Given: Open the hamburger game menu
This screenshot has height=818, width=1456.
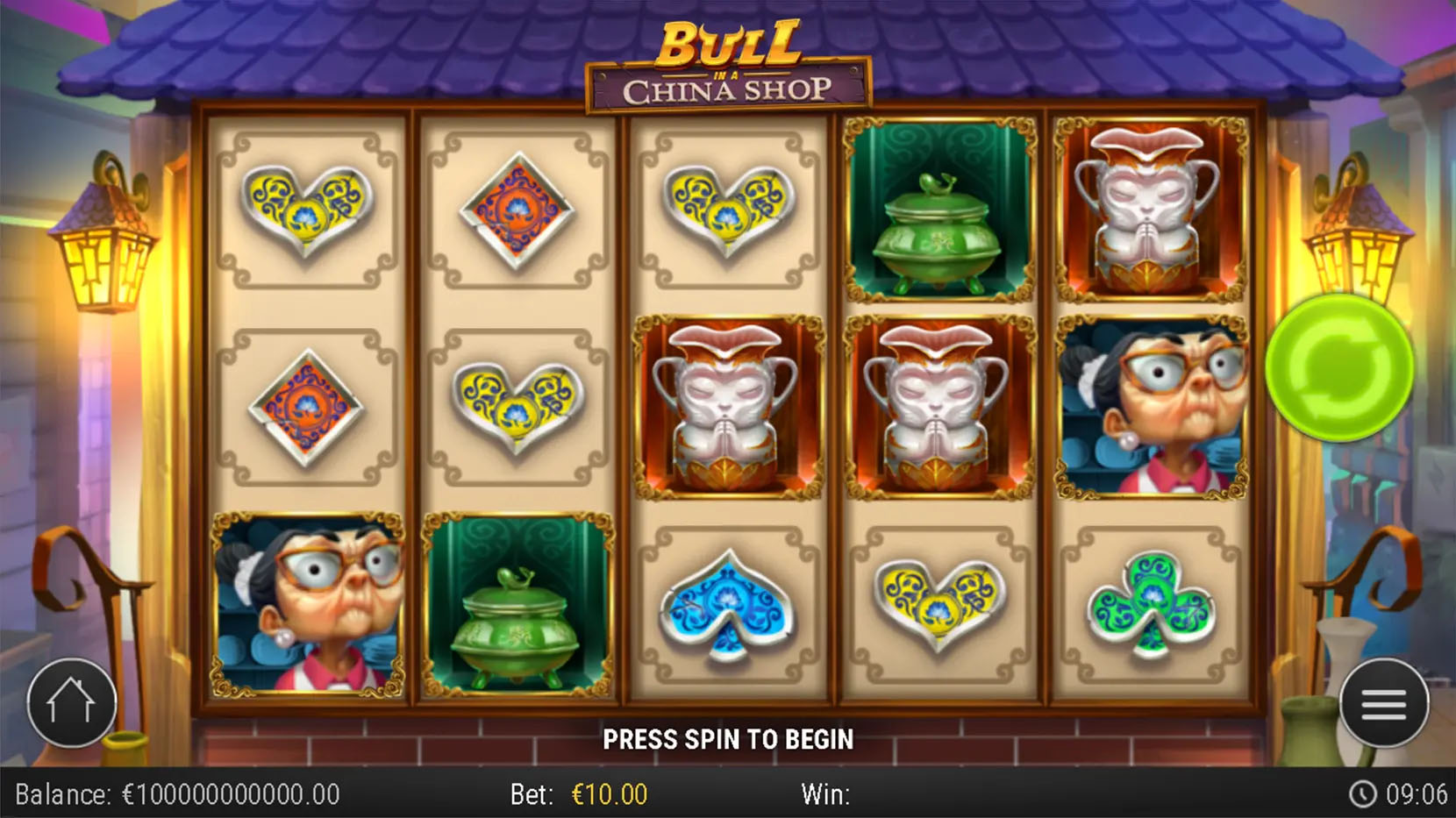Looking at the screenshot, I should (x=1384, y=701).
